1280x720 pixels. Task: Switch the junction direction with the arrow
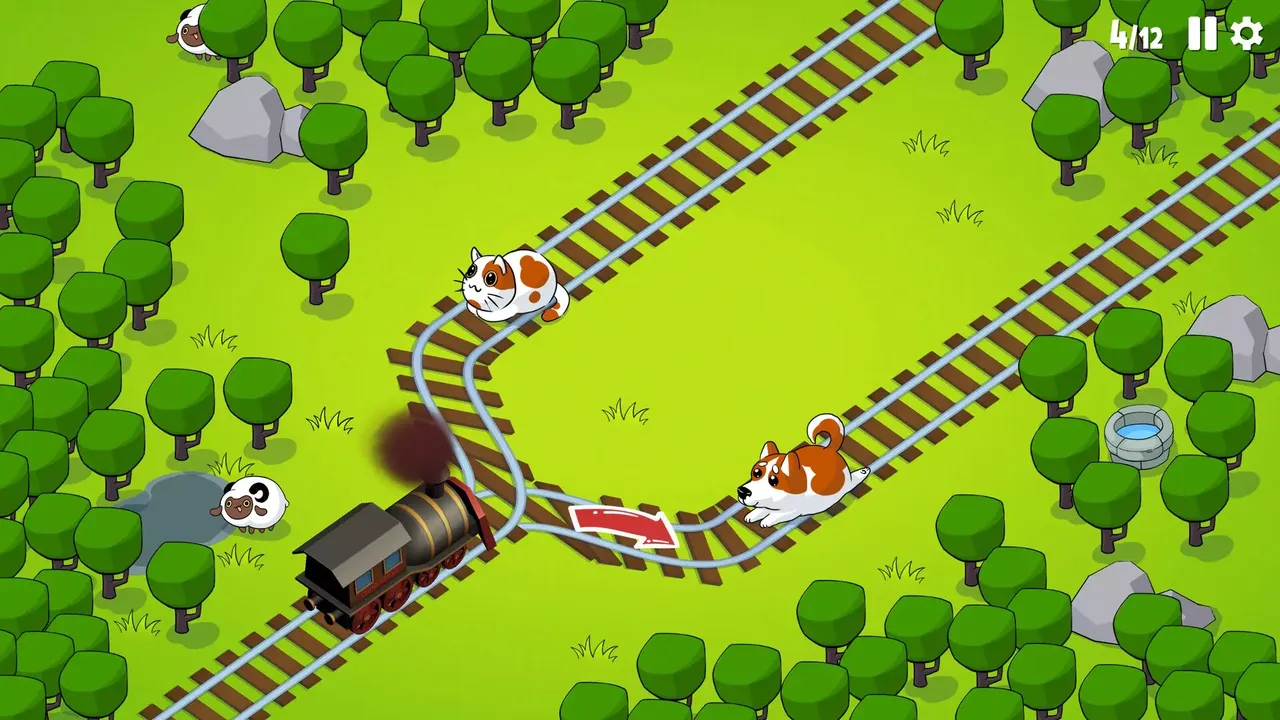tap(620, 525)
